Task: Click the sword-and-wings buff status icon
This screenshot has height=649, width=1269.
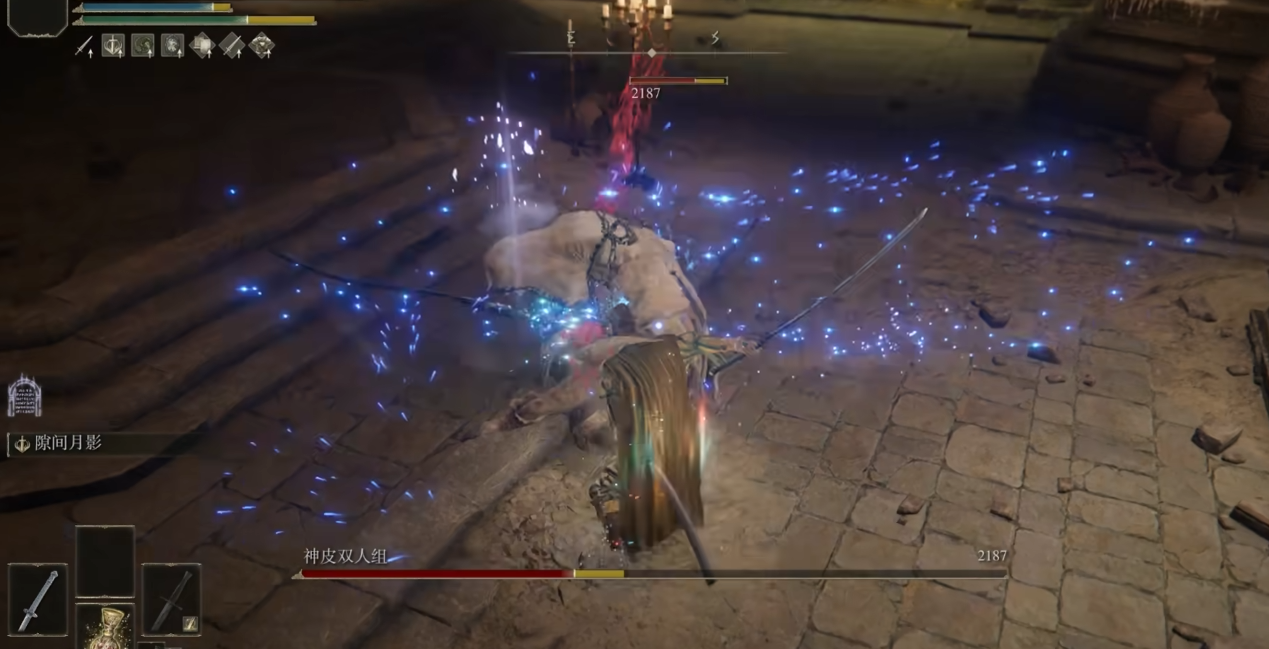Action: (113, 46)
